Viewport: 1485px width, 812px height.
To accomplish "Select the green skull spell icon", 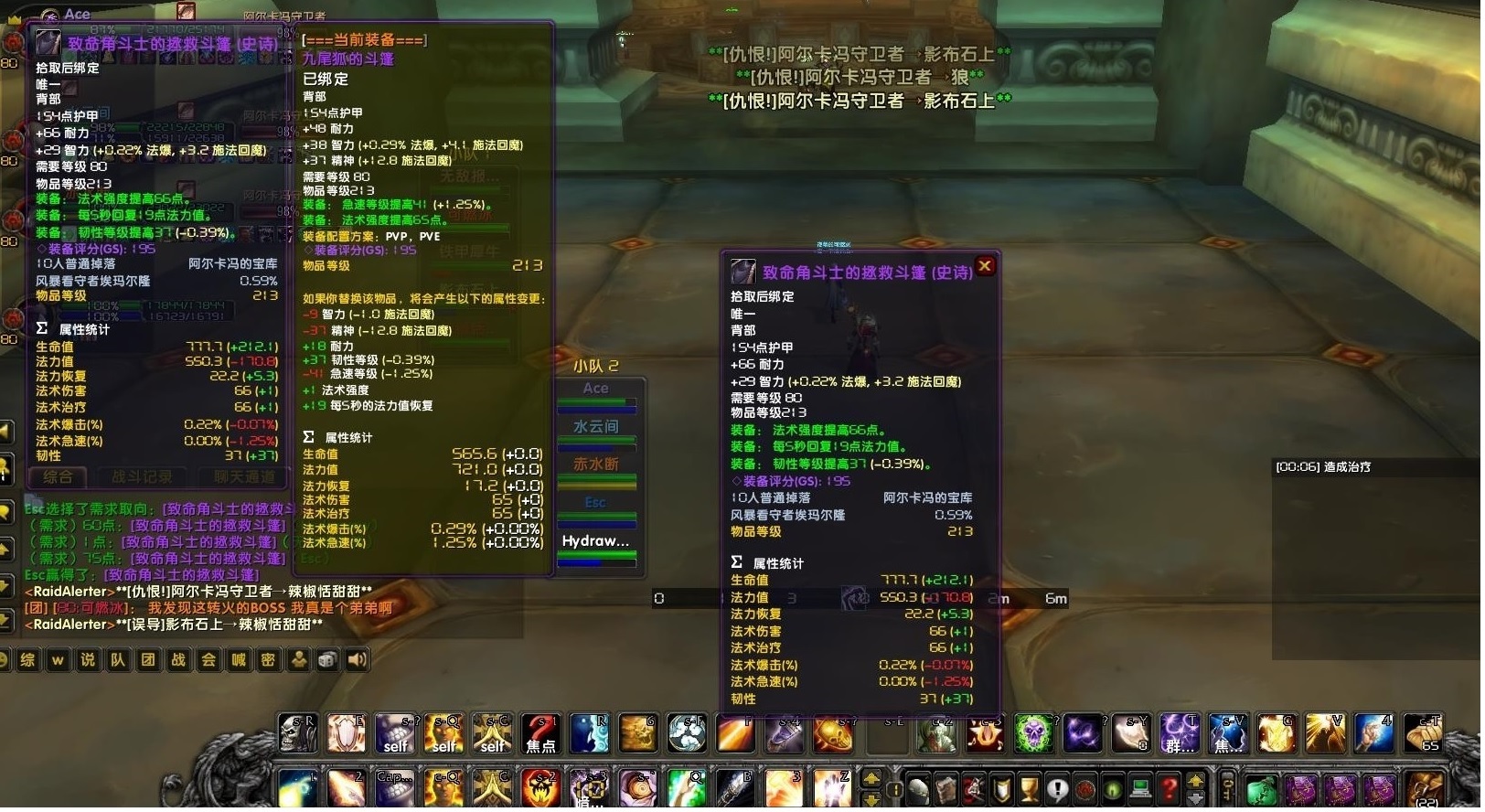I will (1035, 732).
